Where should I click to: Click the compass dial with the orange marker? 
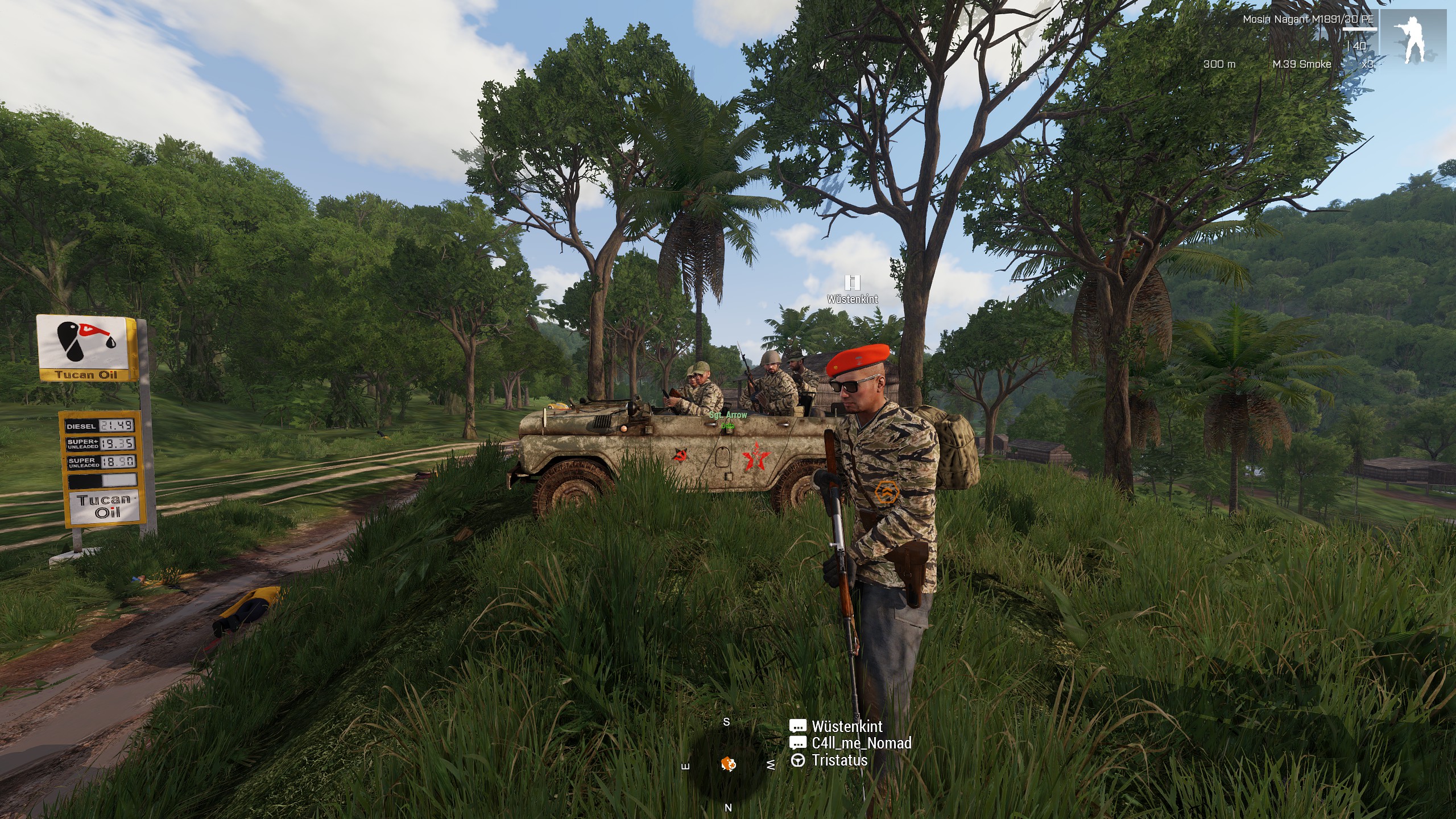(x=728, y=764)
